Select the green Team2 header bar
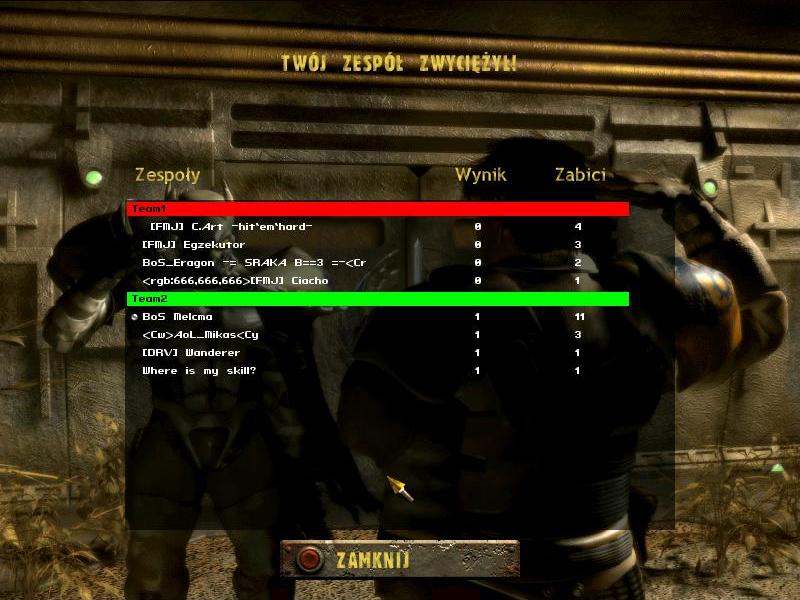Screen dimensions: 800x600 [377, 299]
